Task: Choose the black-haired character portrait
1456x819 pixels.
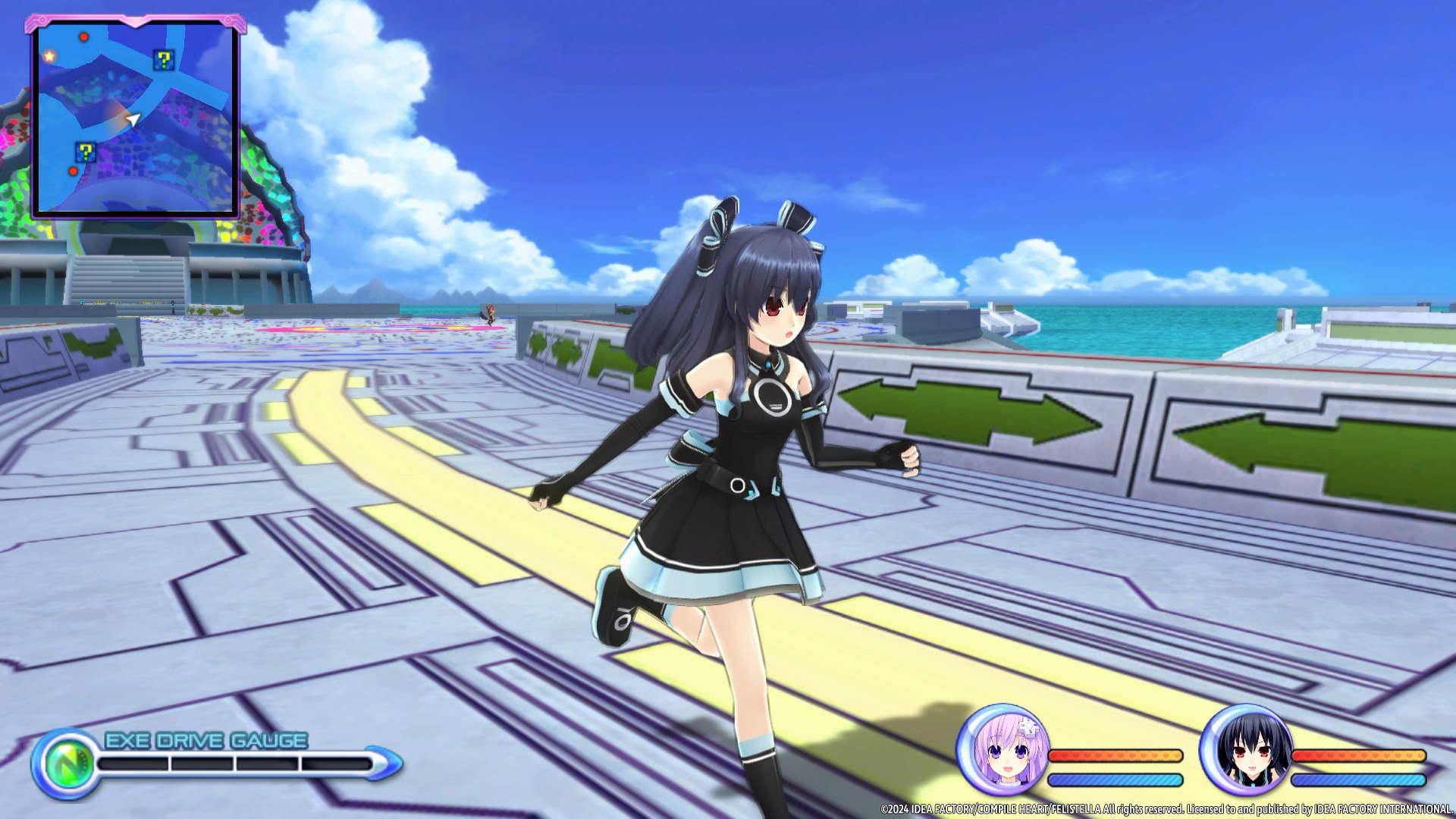Action: (1246, 750)
